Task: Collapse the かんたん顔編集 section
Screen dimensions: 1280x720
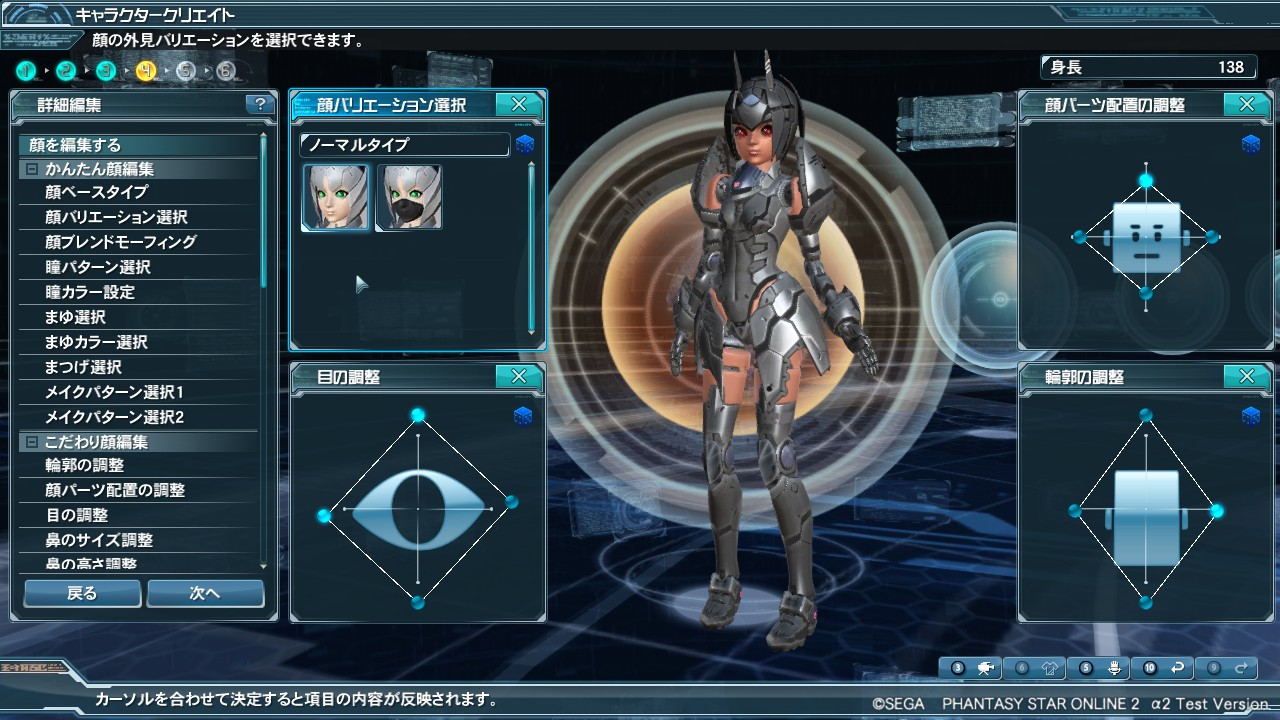Action: [x=32, y=169]
